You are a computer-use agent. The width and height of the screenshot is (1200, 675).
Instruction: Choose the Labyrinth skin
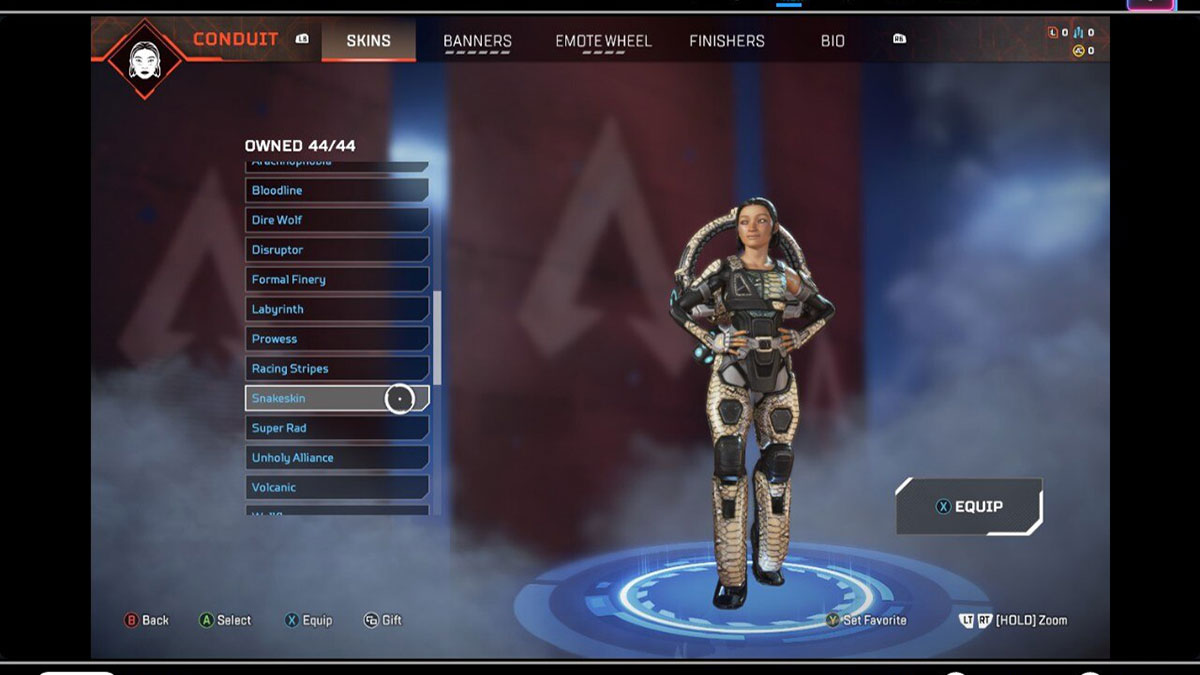tap(336, 310)
